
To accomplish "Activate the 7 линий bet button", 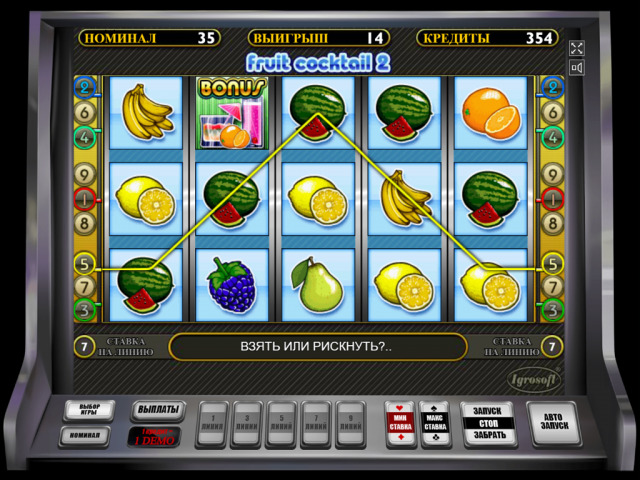I will (x=316, y=423).
